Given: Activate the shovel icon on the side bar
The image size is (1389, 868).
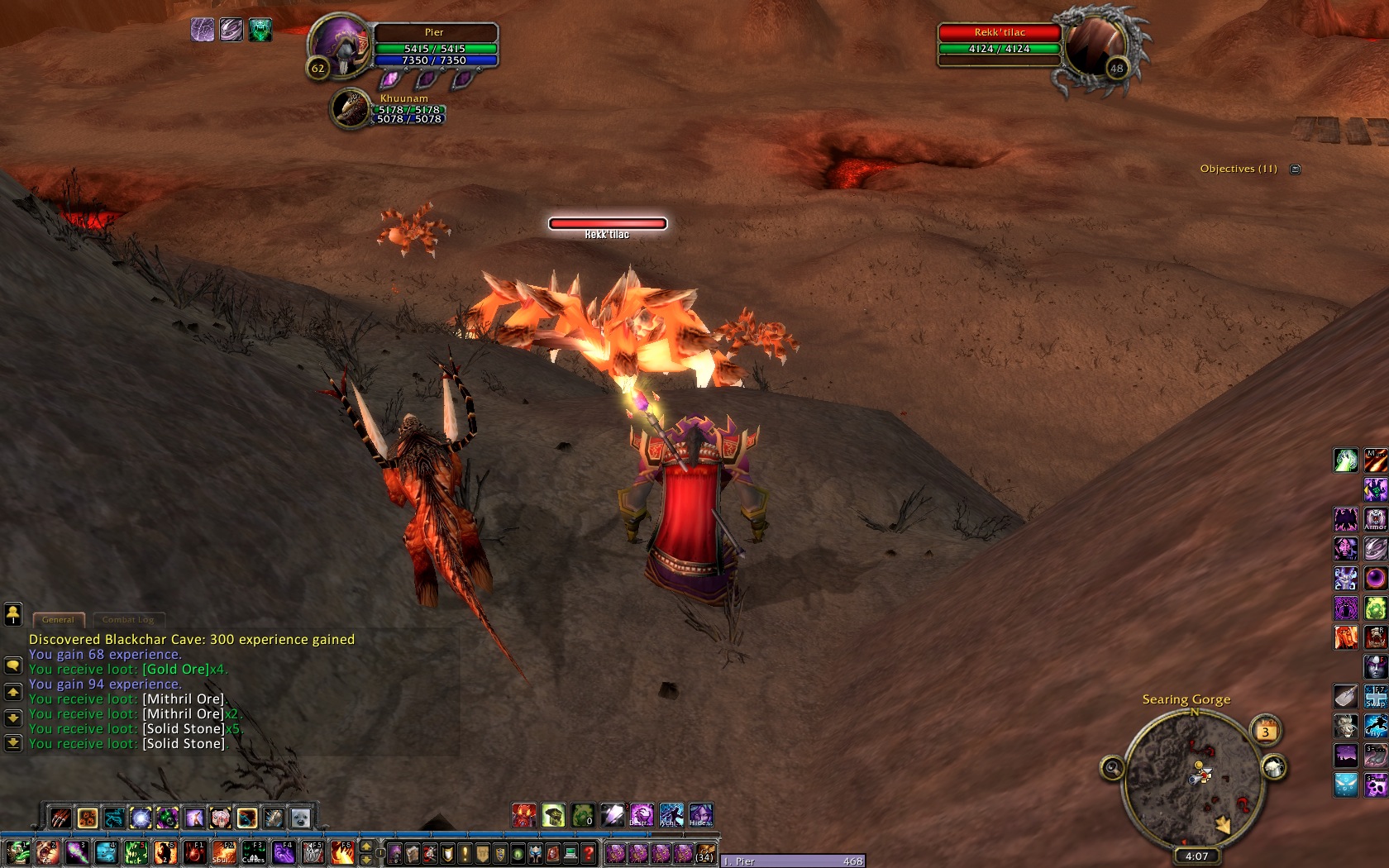Looking at the screenshot, I should click(1345, 697).
